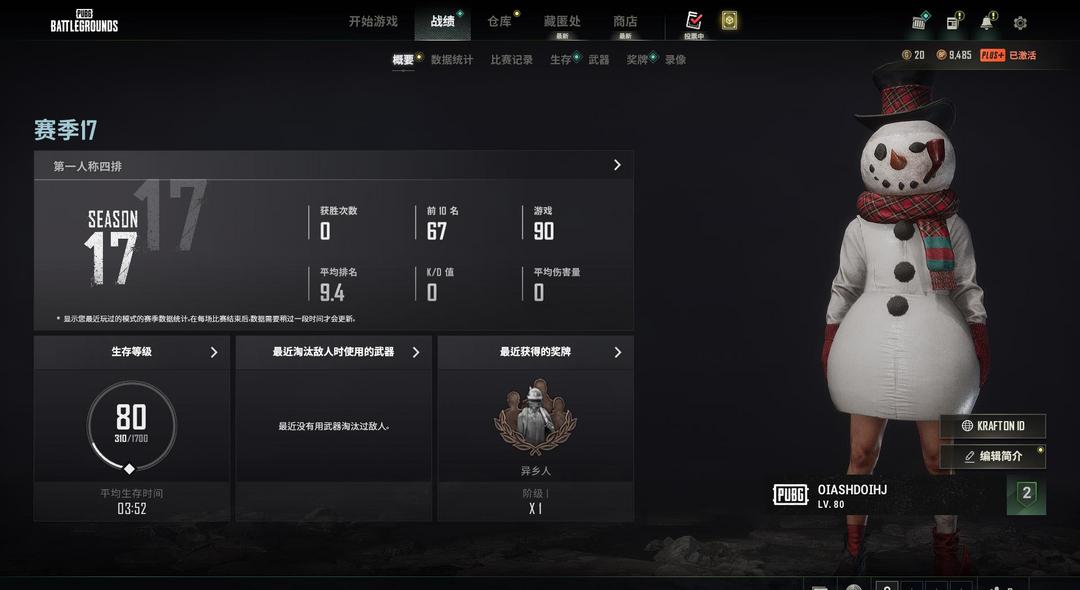Switch to the 生存 (Survival) tab
This screenshot has height=590, width=1080.
561,60
